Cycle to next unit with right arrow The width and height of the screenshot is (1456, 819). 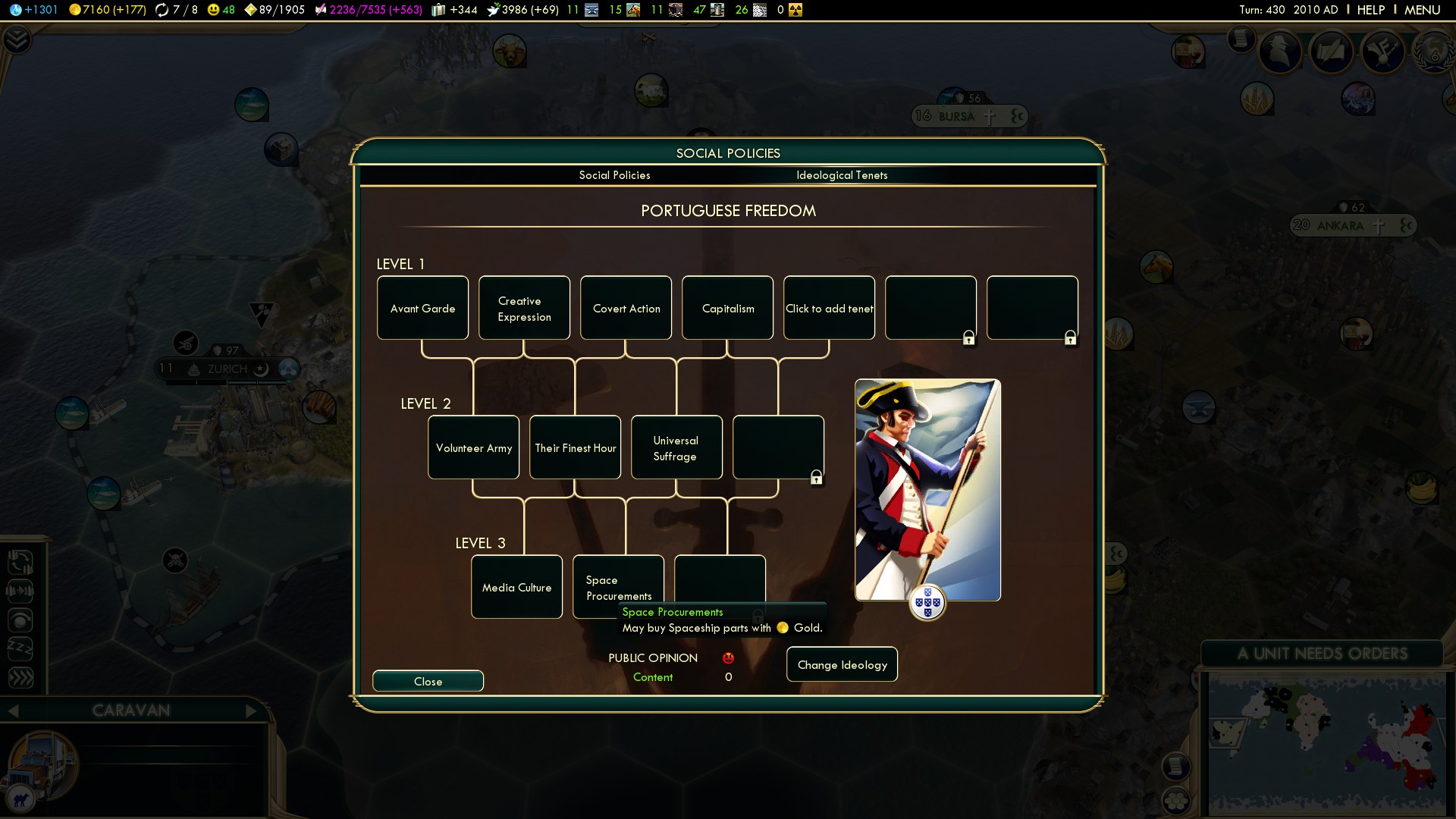[252, 711]
